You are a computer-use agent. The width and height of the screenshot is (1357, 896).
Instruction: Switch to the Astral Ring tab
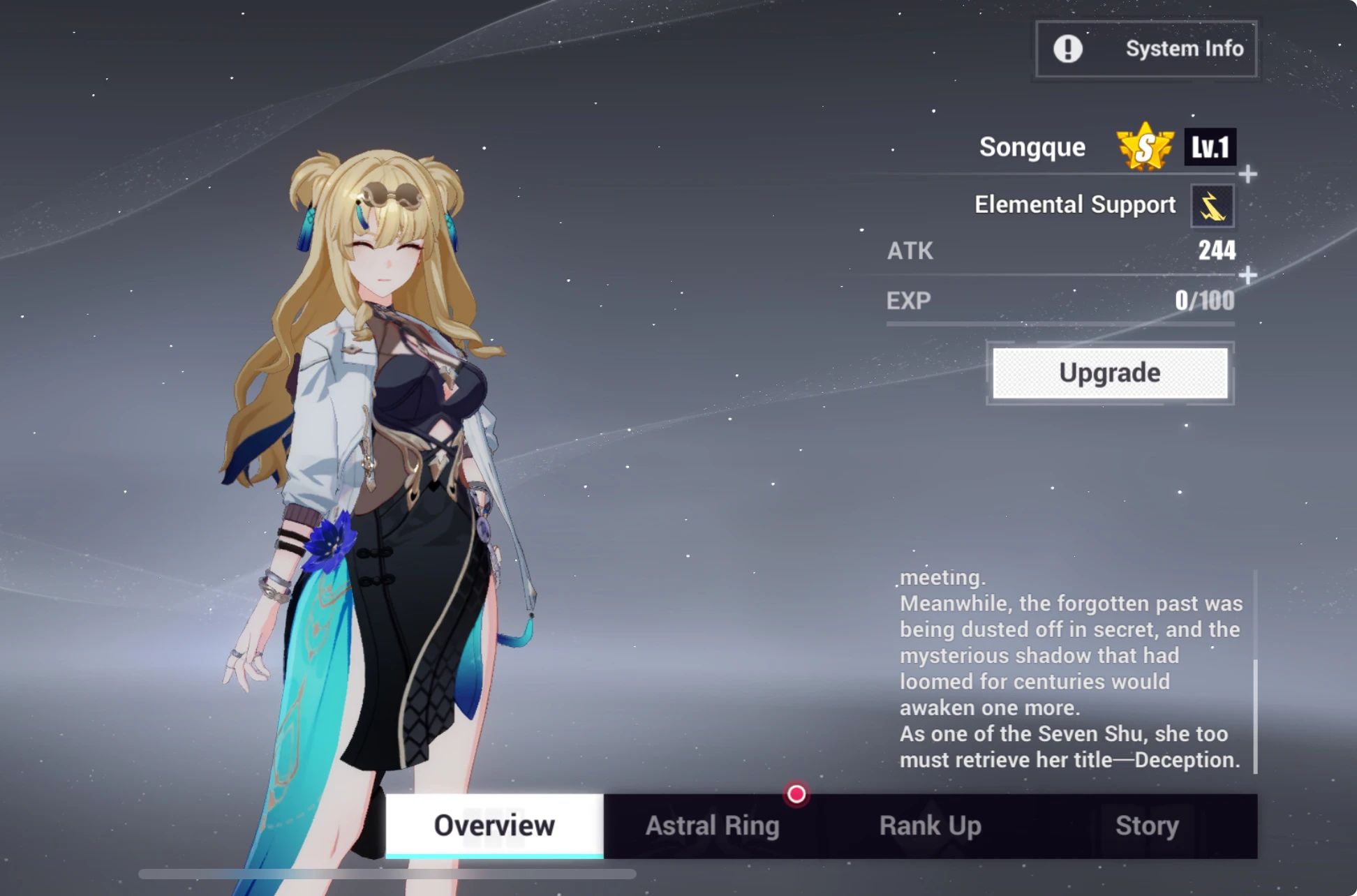713,826
